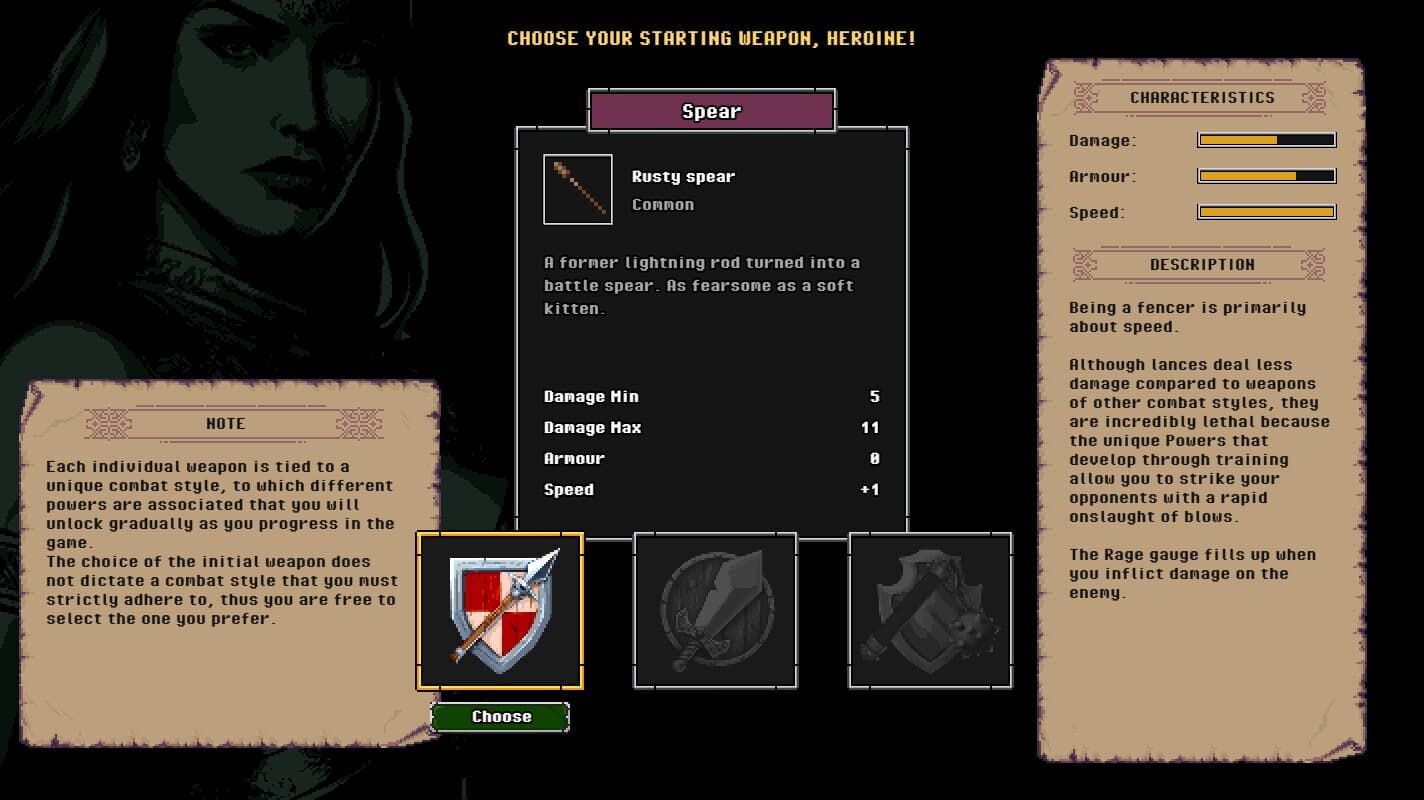
Task: Select the Spear title banner
Action: click(x=711, y=111)
